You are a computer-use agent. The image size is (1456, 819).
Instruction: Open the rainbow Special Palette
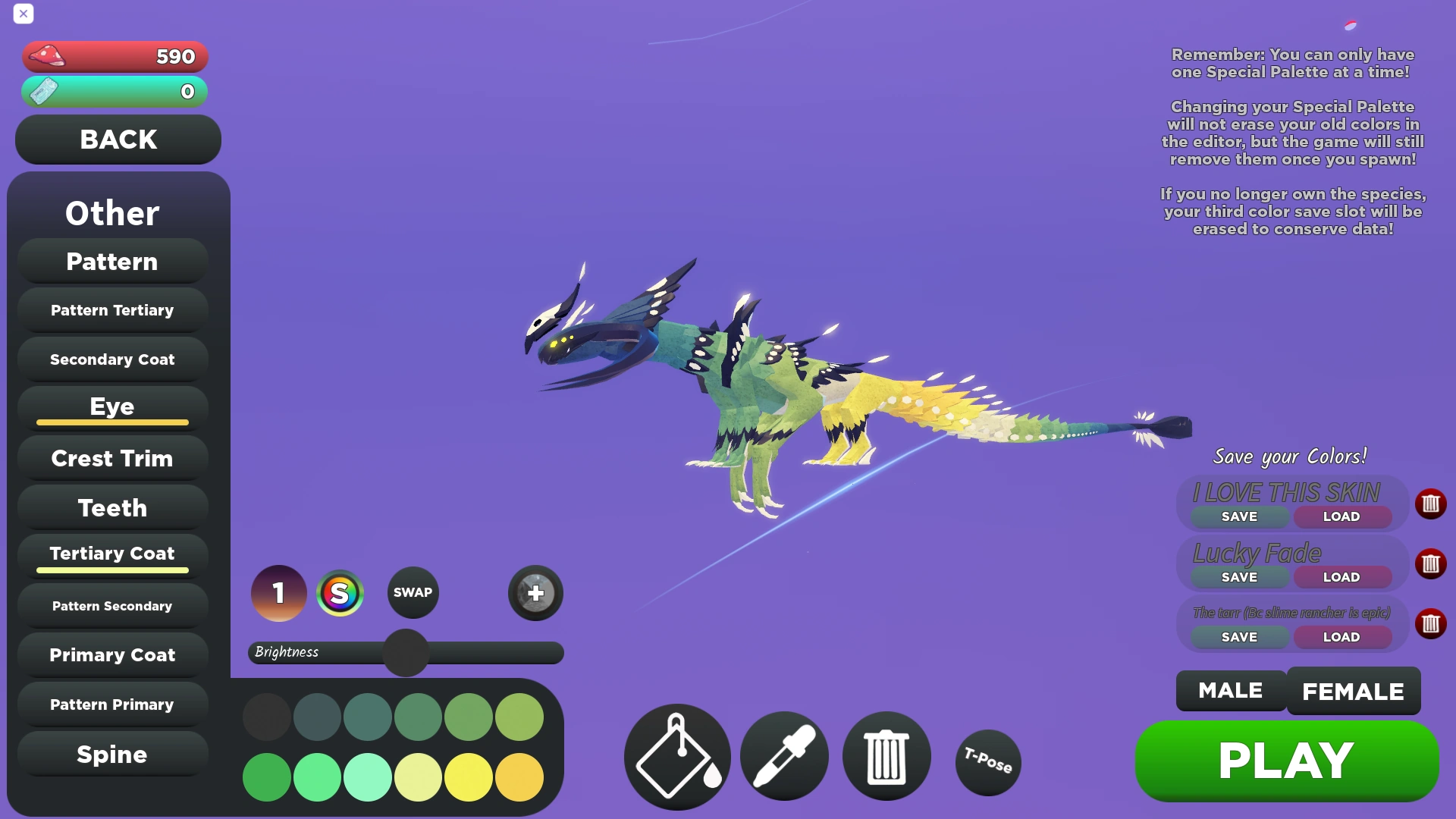point(340,593)
